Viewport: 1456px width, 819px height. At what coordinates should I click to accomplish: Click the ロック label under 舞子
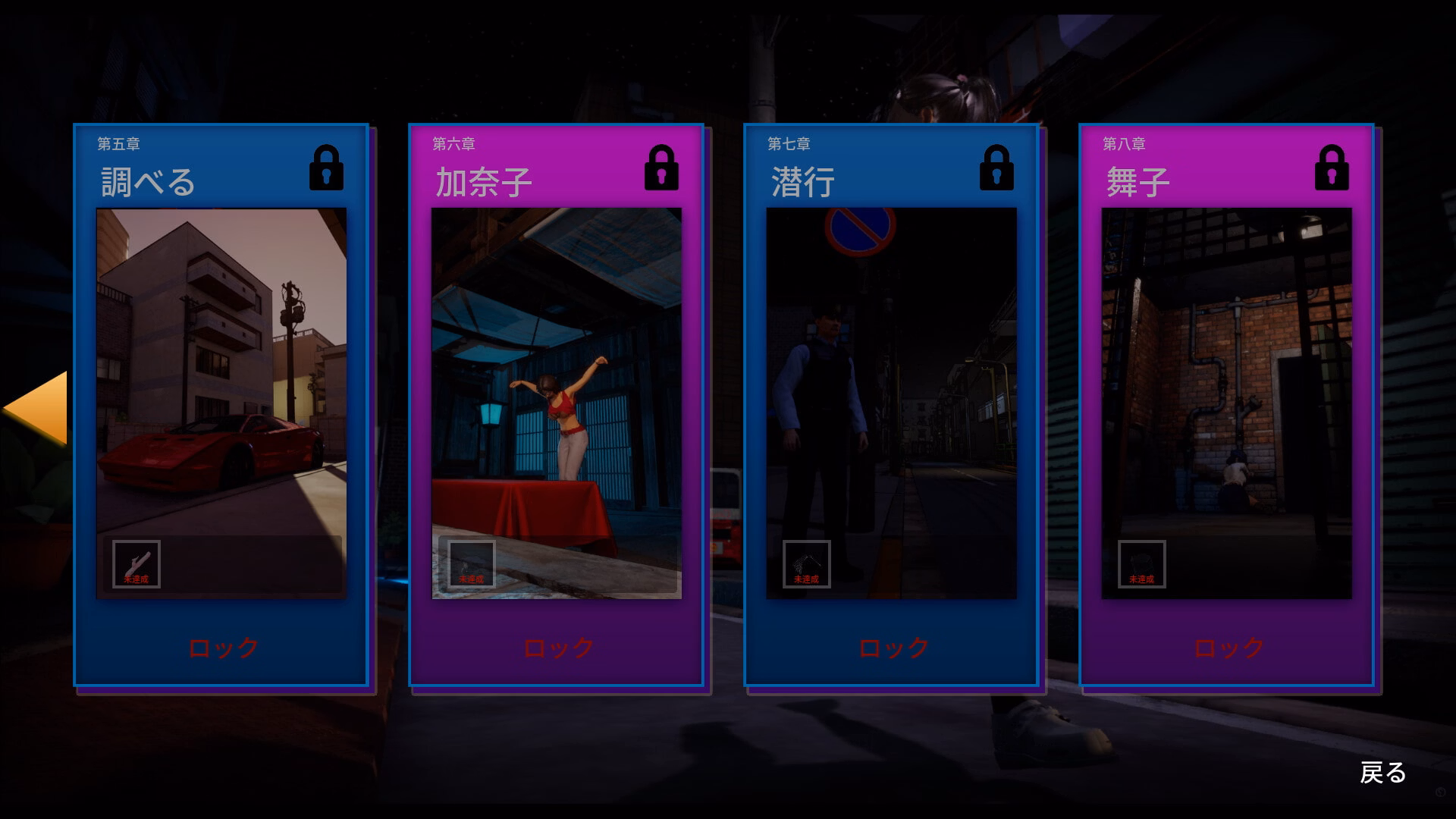(x=1227, y=647)
